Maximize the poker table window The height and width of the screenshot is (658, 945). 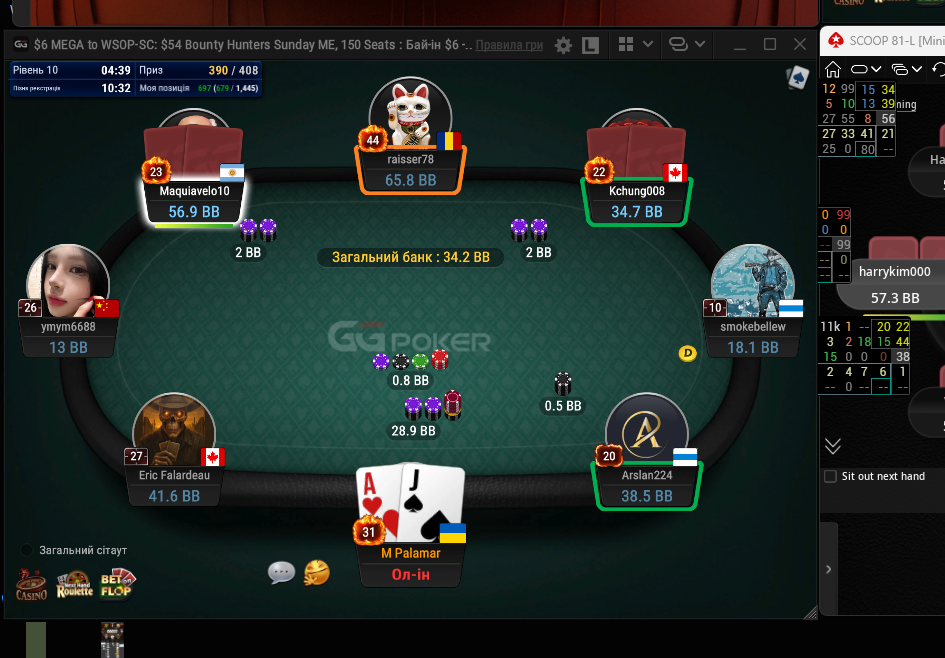[x=770, y=44]
